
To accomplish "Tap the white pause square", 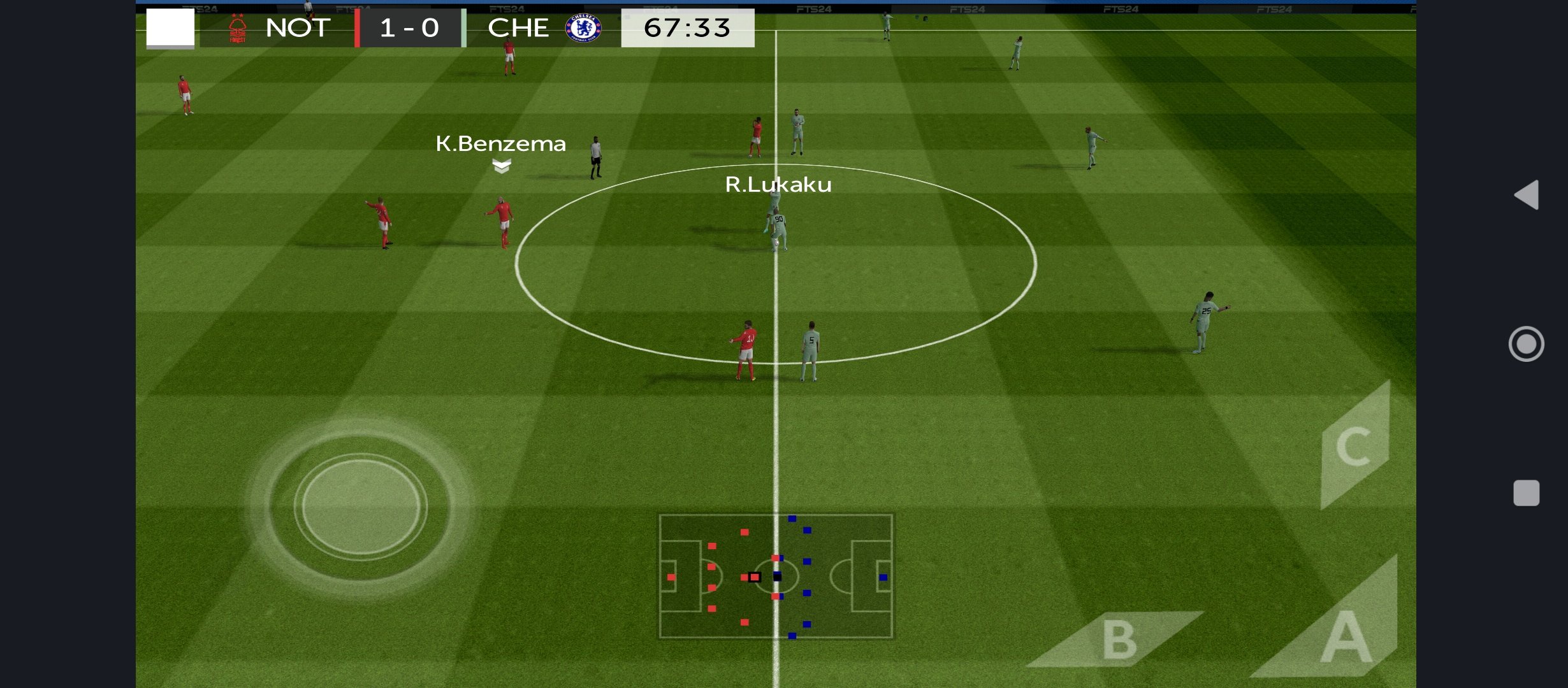I will pos(170,27).
